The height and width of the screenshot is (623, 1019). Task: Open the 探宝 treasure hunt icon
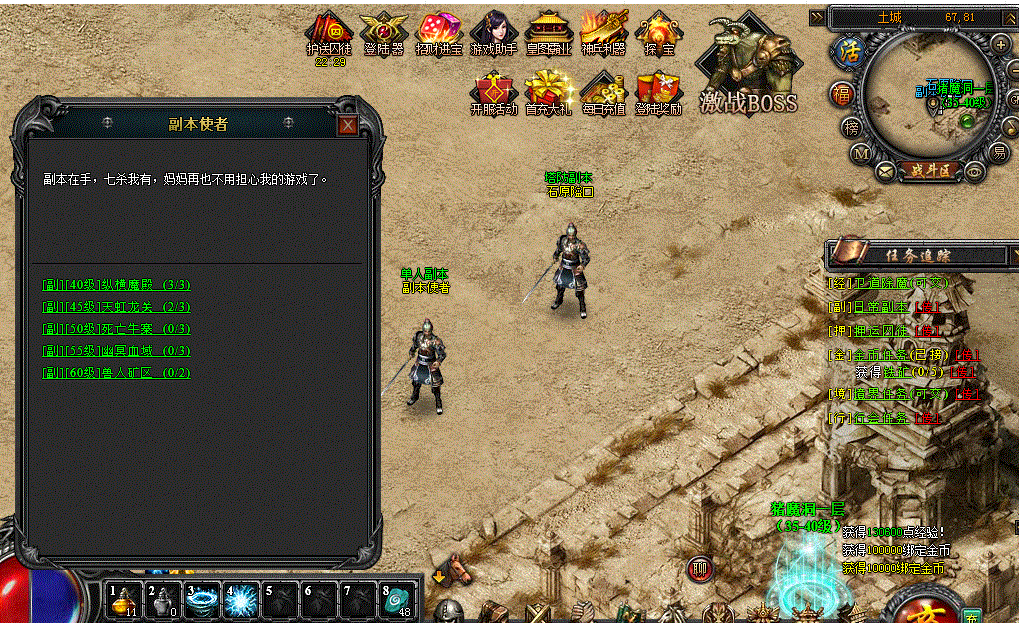pyautogui.click(x=658, y=34)
